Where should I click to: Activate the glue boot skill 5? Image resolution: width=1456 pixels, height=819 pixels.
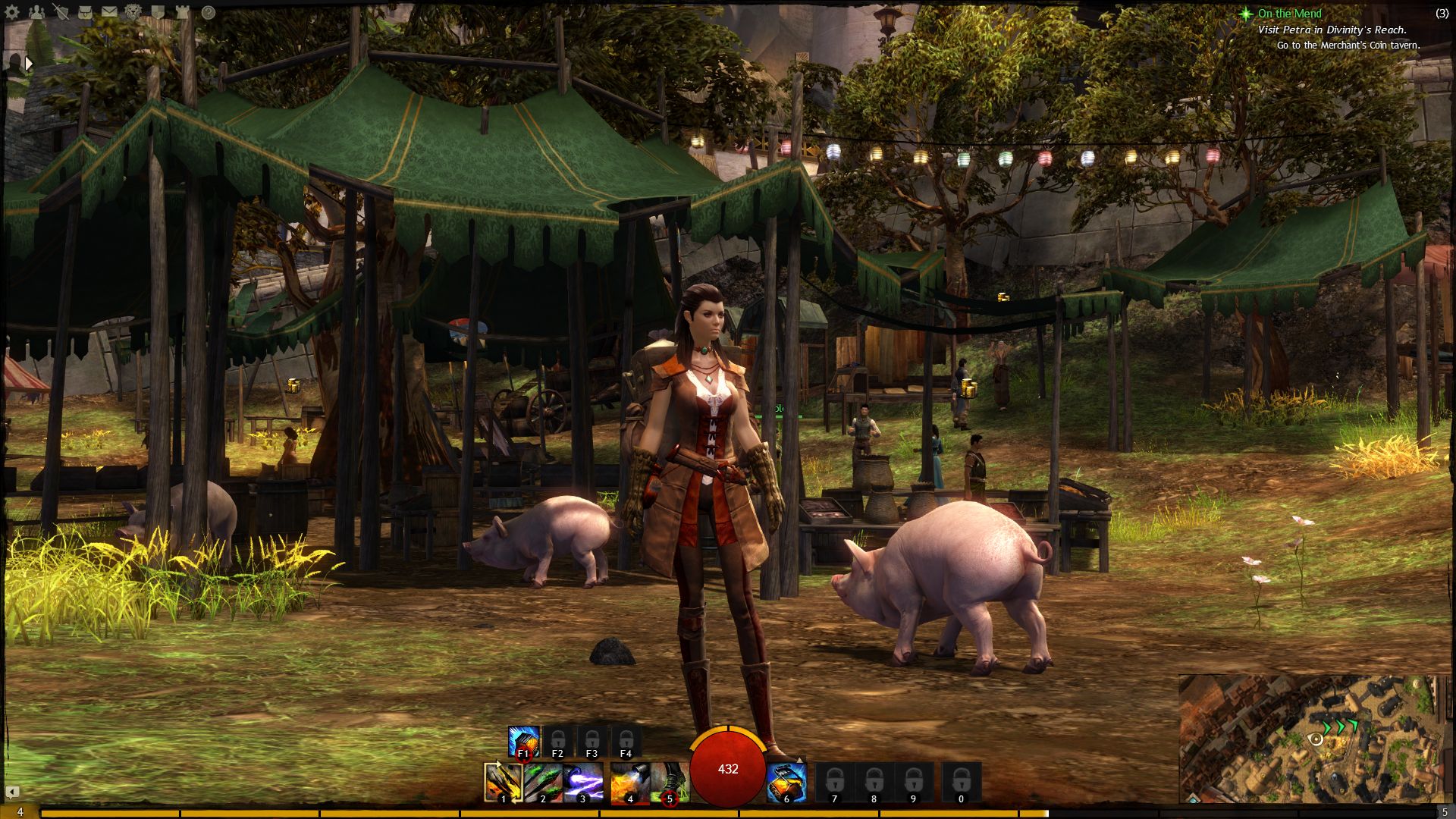[670, 782]
